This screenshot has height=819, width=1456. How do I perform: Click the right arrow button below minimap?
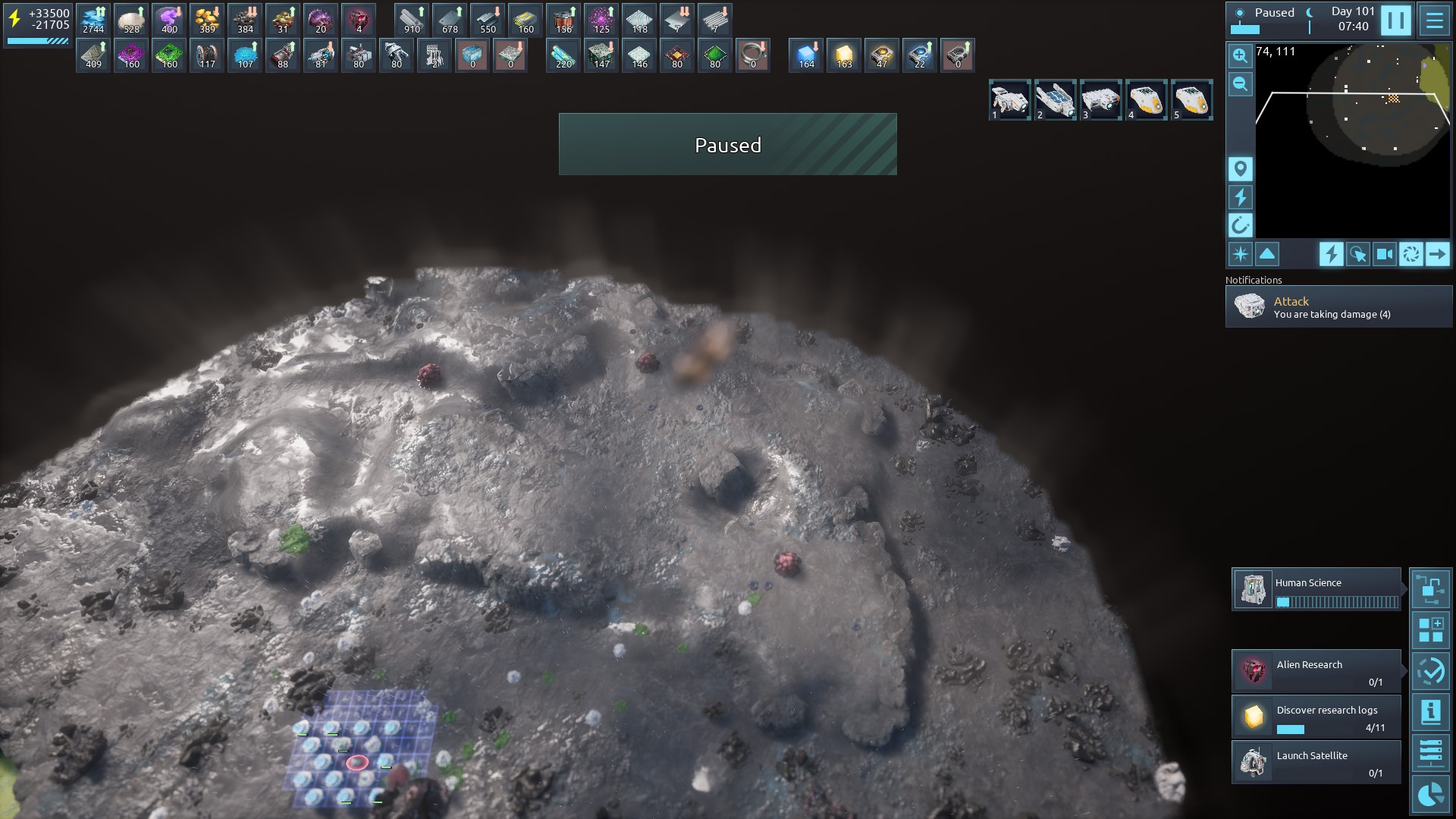1437,254
